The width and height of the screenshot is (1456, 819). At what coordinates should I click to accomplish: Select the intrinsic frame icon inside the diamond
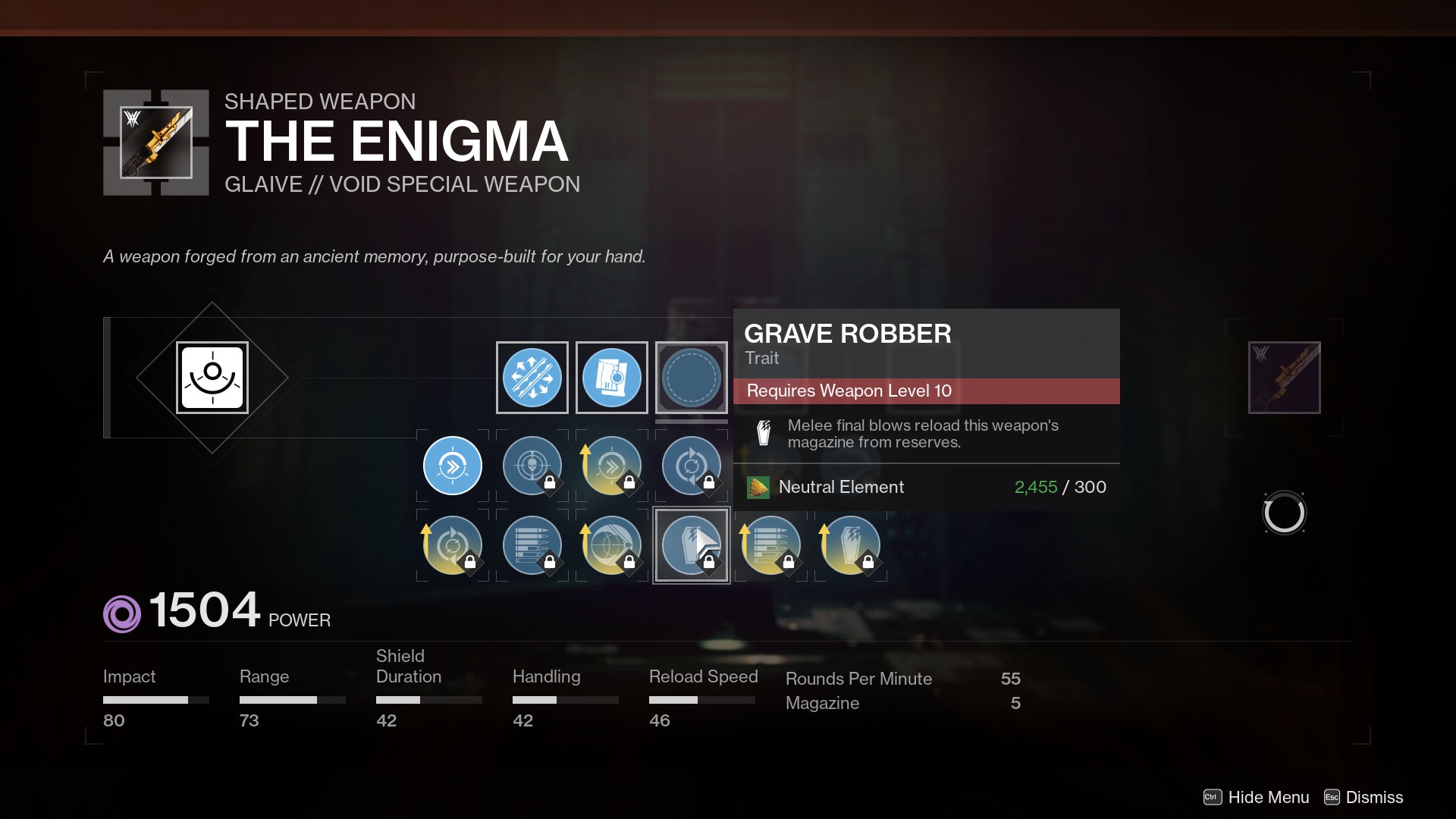[212, 377]
